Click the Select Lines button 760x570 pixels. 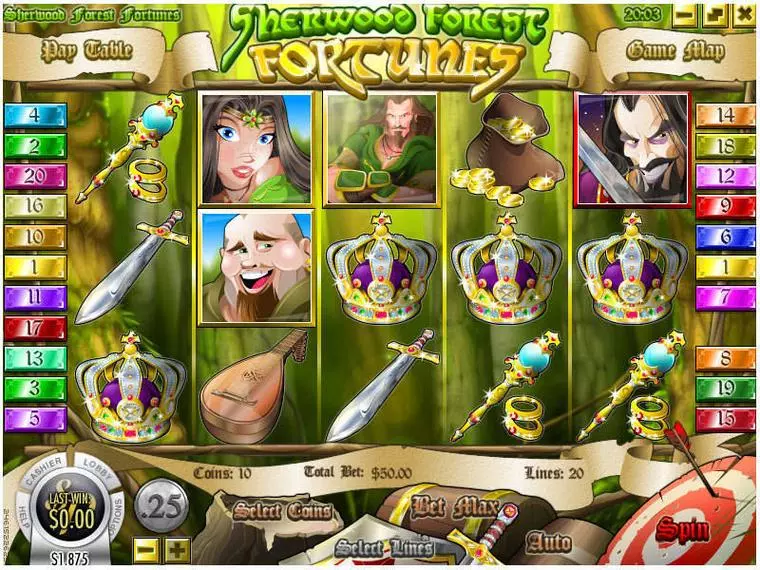(384, 547)
